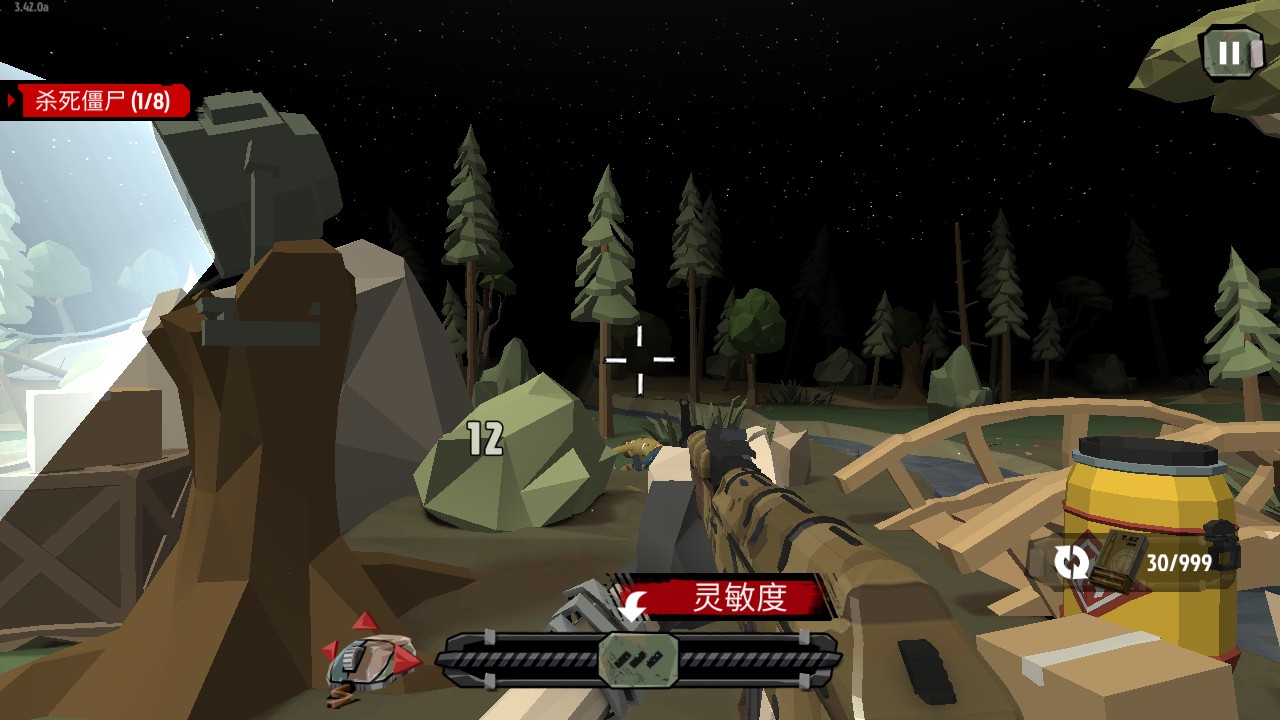
Task: Pause the game with the top-right button
Action: pyautogui.click(x=1230, y=53)
